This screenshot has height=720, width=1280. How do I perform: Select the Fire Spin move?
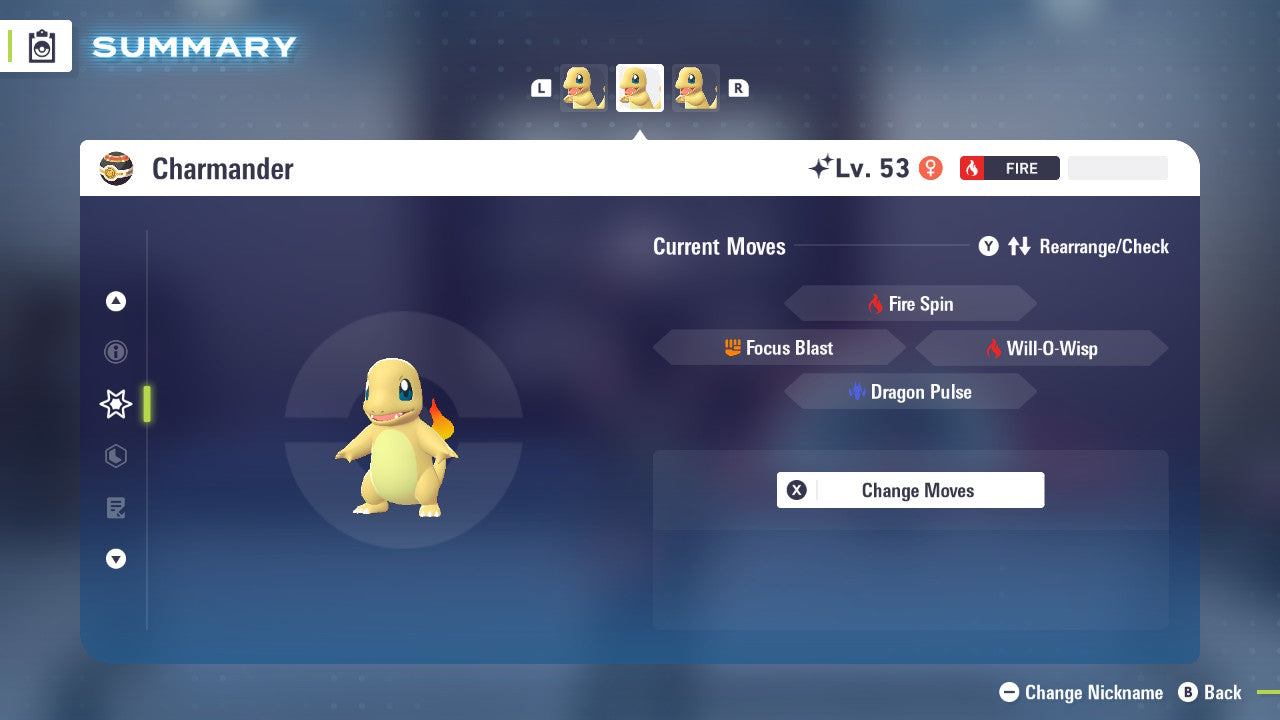910,303
